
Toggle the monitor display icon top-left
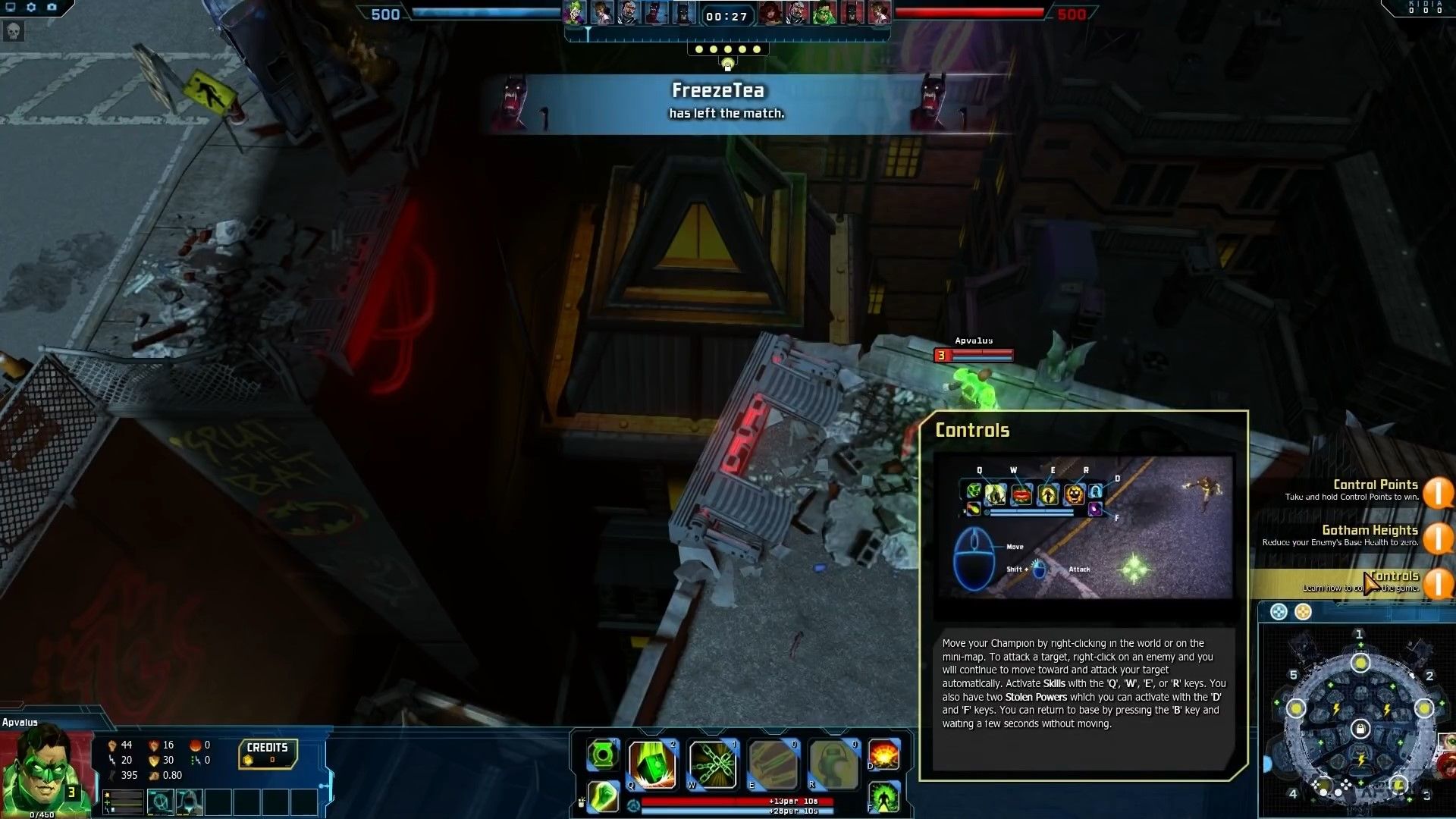[x=11, y=7]
